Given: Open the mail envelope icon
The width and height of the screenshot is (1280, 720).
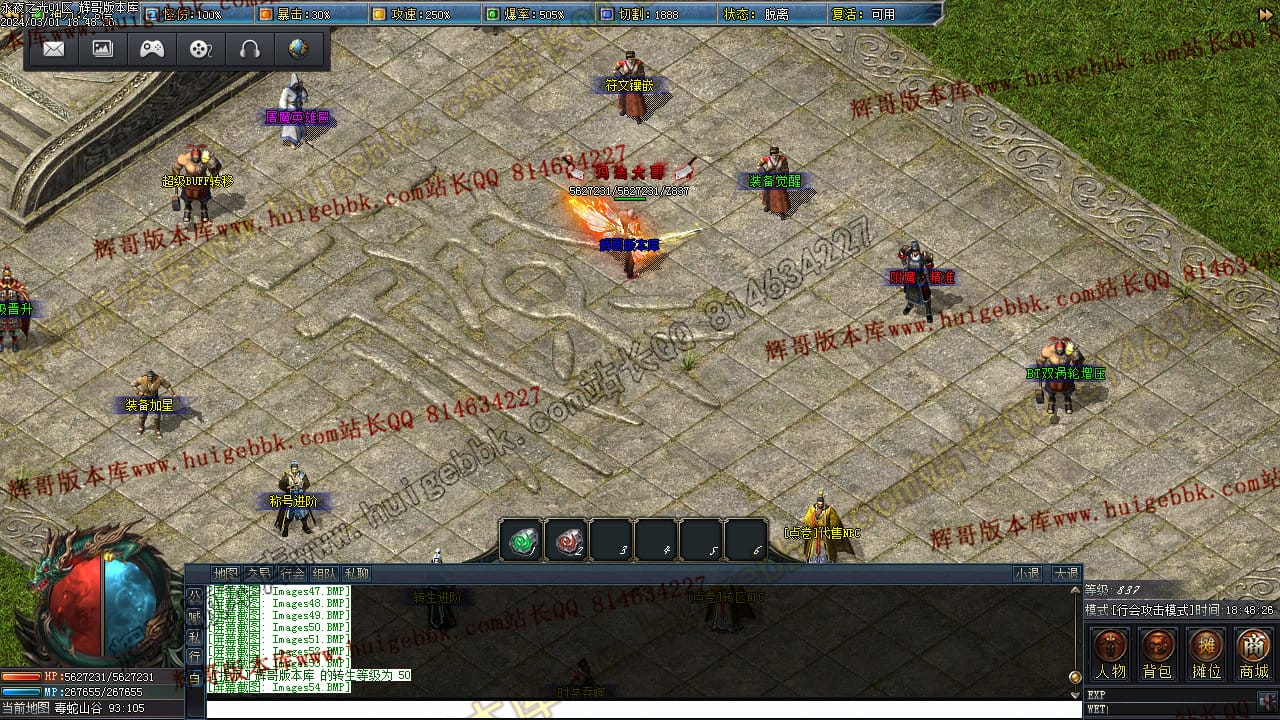Looking at the screenshot, I should [x=54, y=48].
